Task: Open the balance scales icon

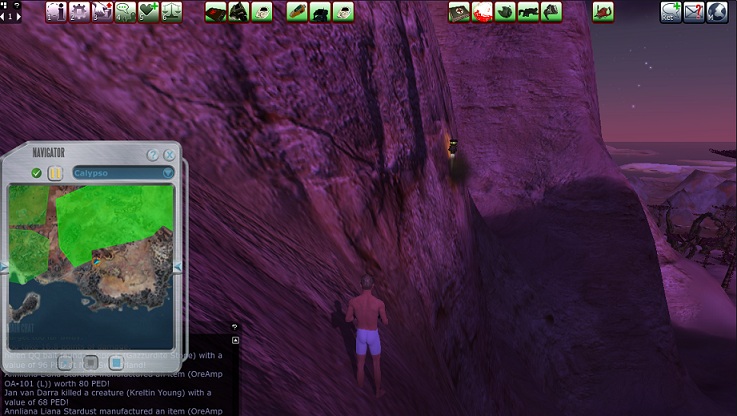Action: [x=171, y=12]
